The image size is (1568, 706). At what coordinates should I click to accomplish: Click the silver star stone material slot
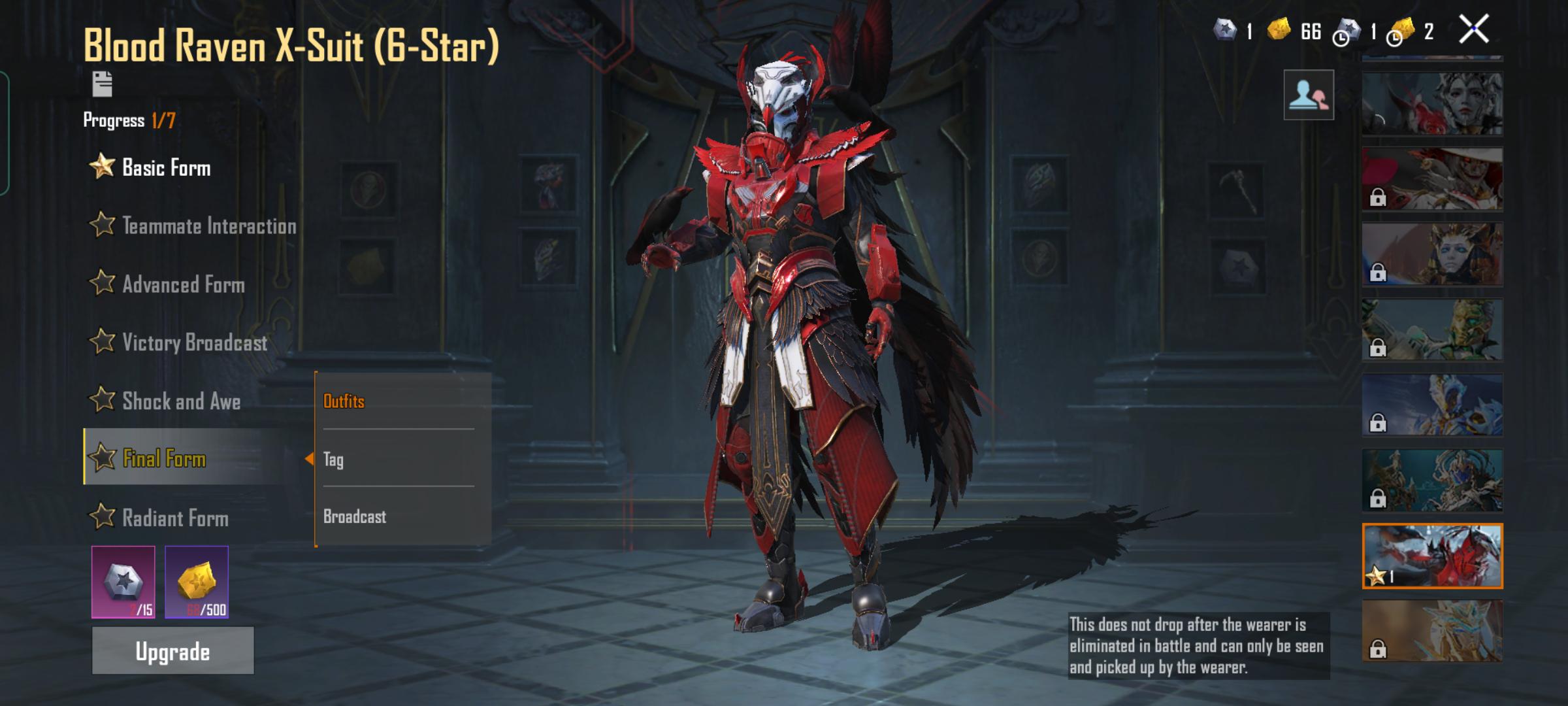[123, 582]
